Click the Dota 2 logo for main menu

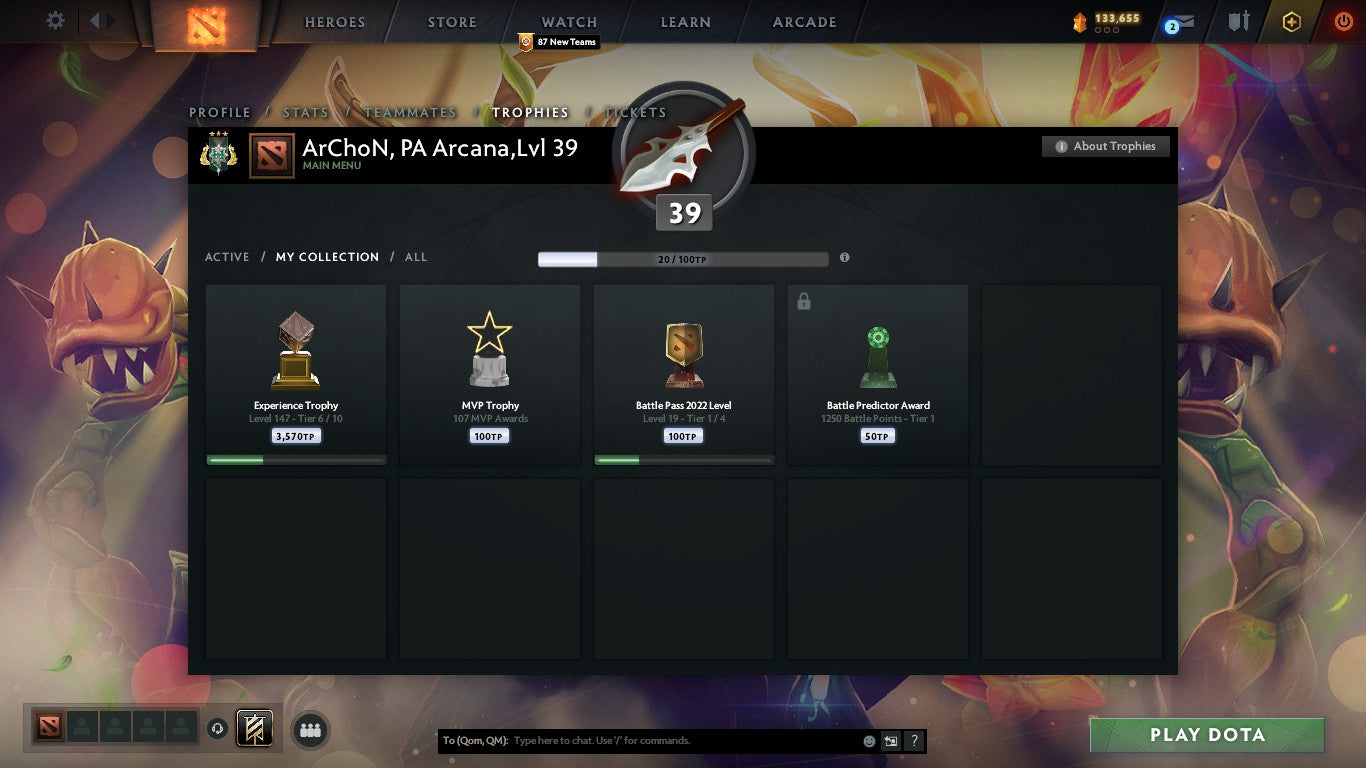(x=206, y=23)
